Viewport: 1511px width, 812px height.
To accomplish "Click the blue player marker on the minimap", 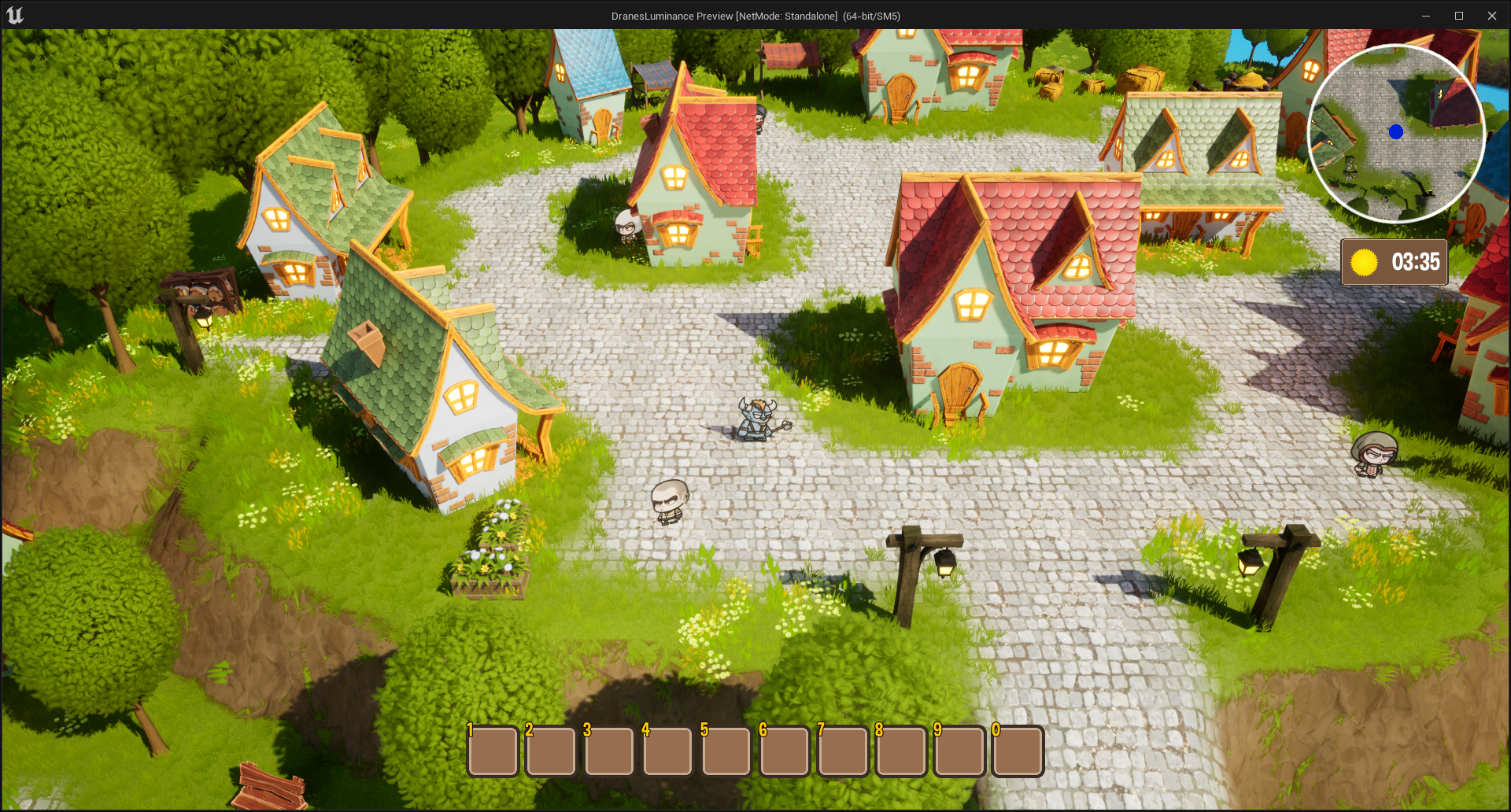I will coord(1396,132).
